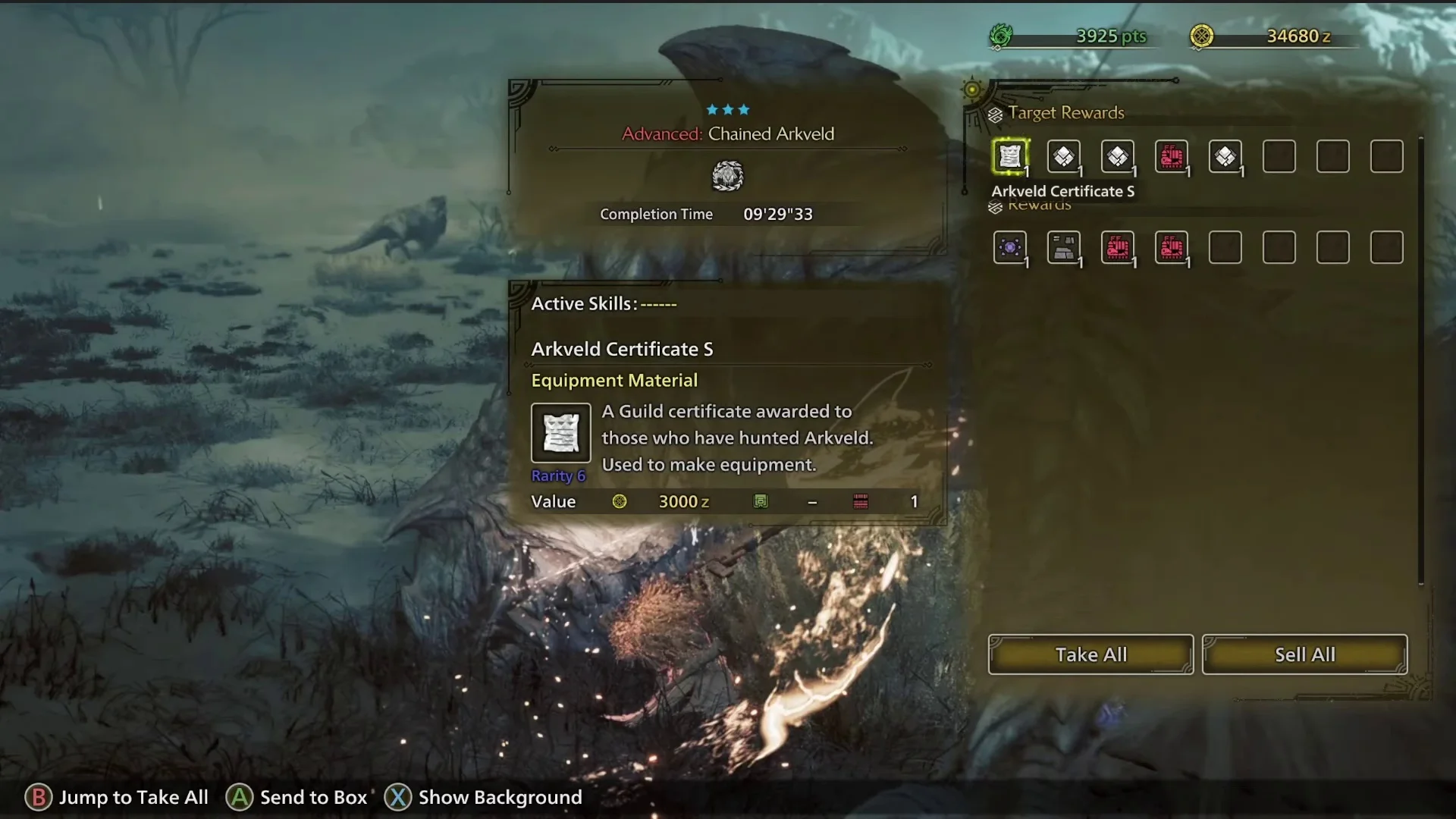1456x819 pixels.
Task: Click the red materials counter icon in Value row
Action: pyautogui.click(x=861, y=501)
